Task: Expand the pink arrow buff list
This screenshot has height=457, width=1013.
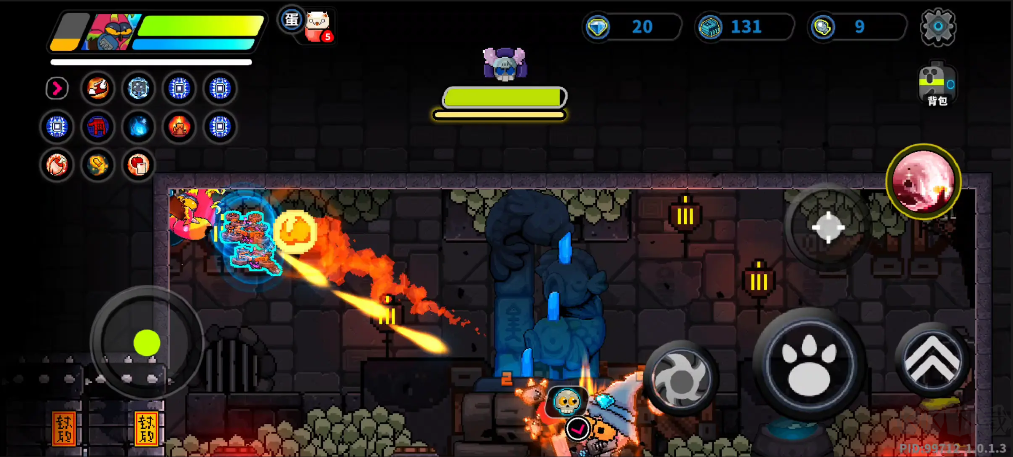Action: pyautogui.click(x=57, y=88)
